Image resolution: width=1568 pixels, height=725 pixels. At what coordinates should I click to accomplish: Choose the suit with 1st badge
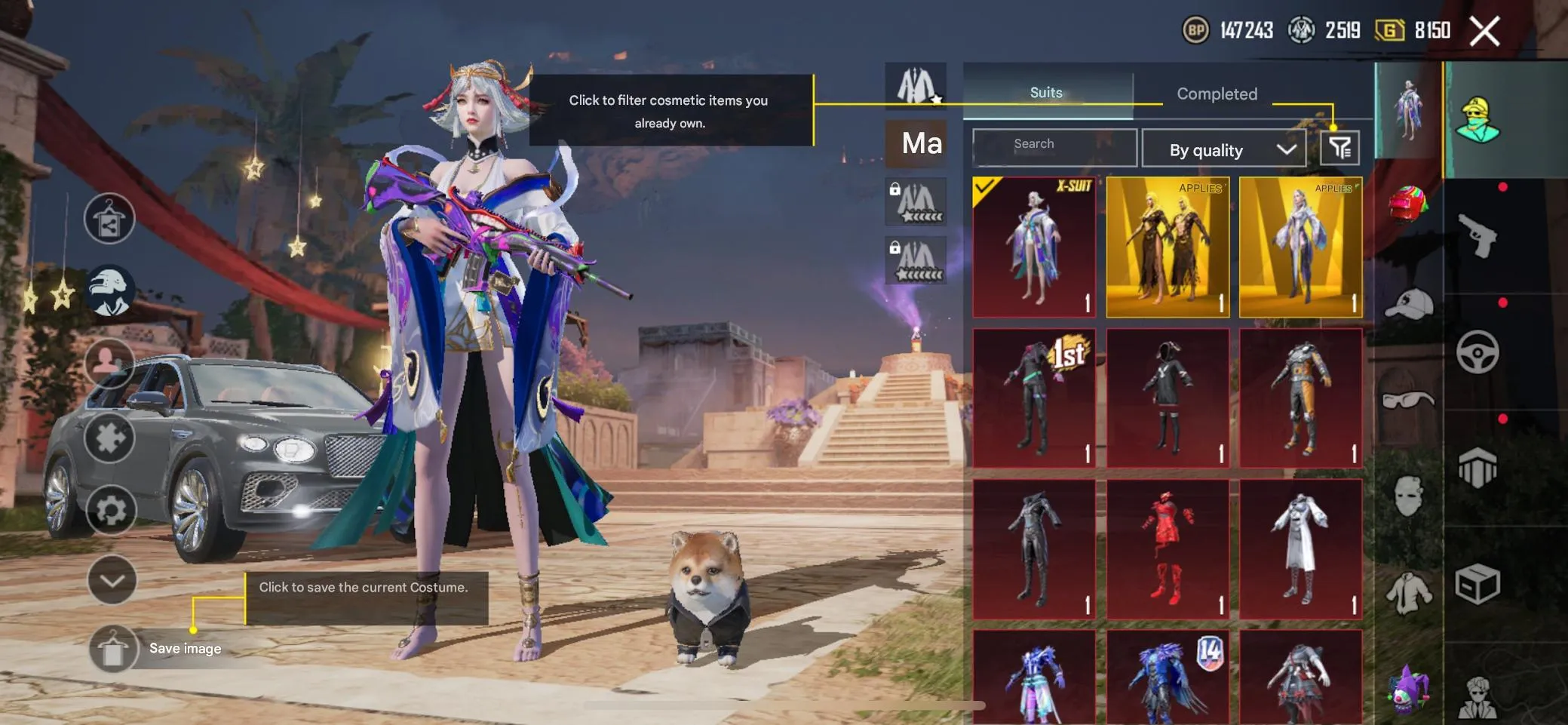pos(1034,398)
